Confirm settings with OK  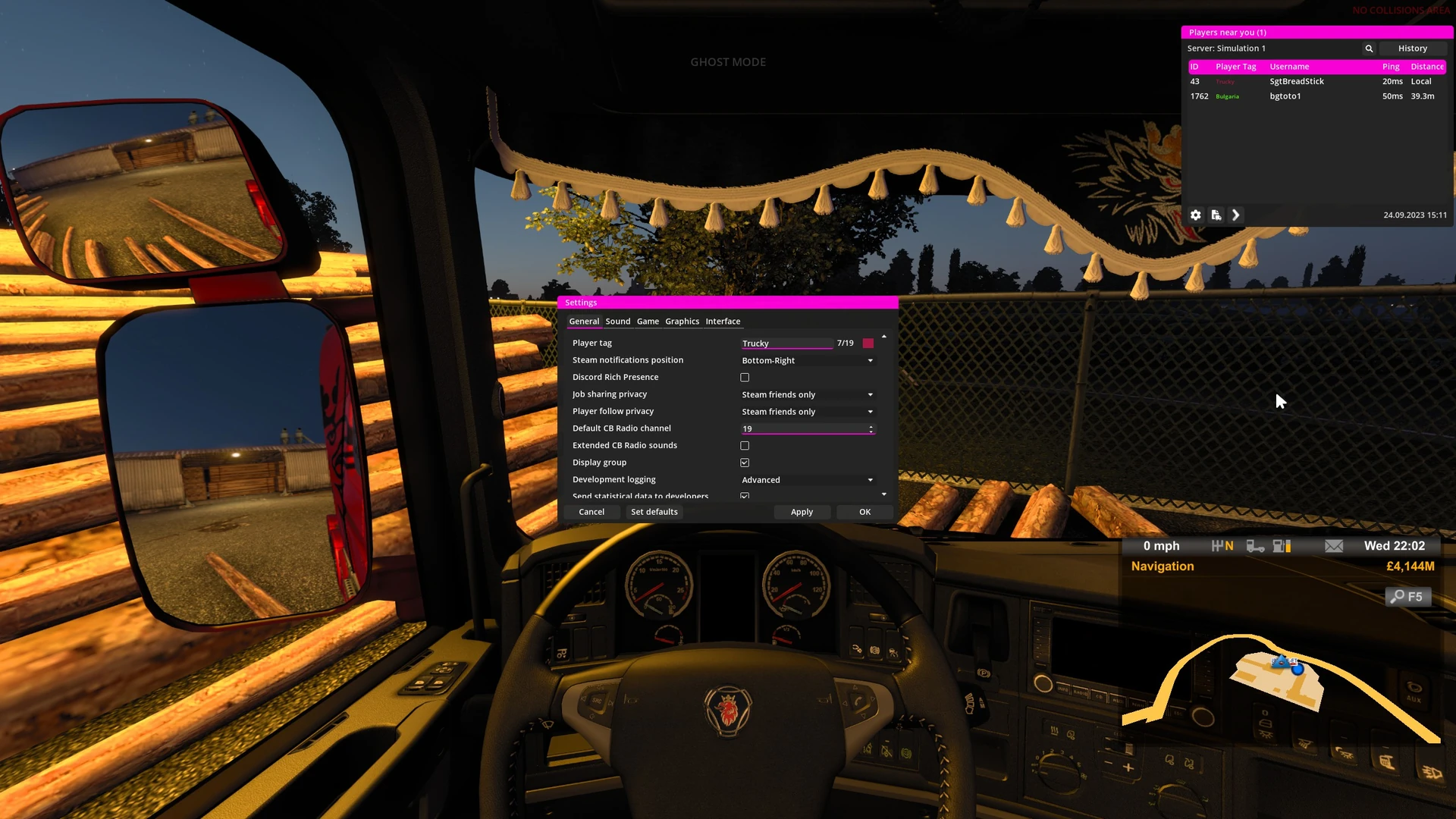click(x=864, y=513)
